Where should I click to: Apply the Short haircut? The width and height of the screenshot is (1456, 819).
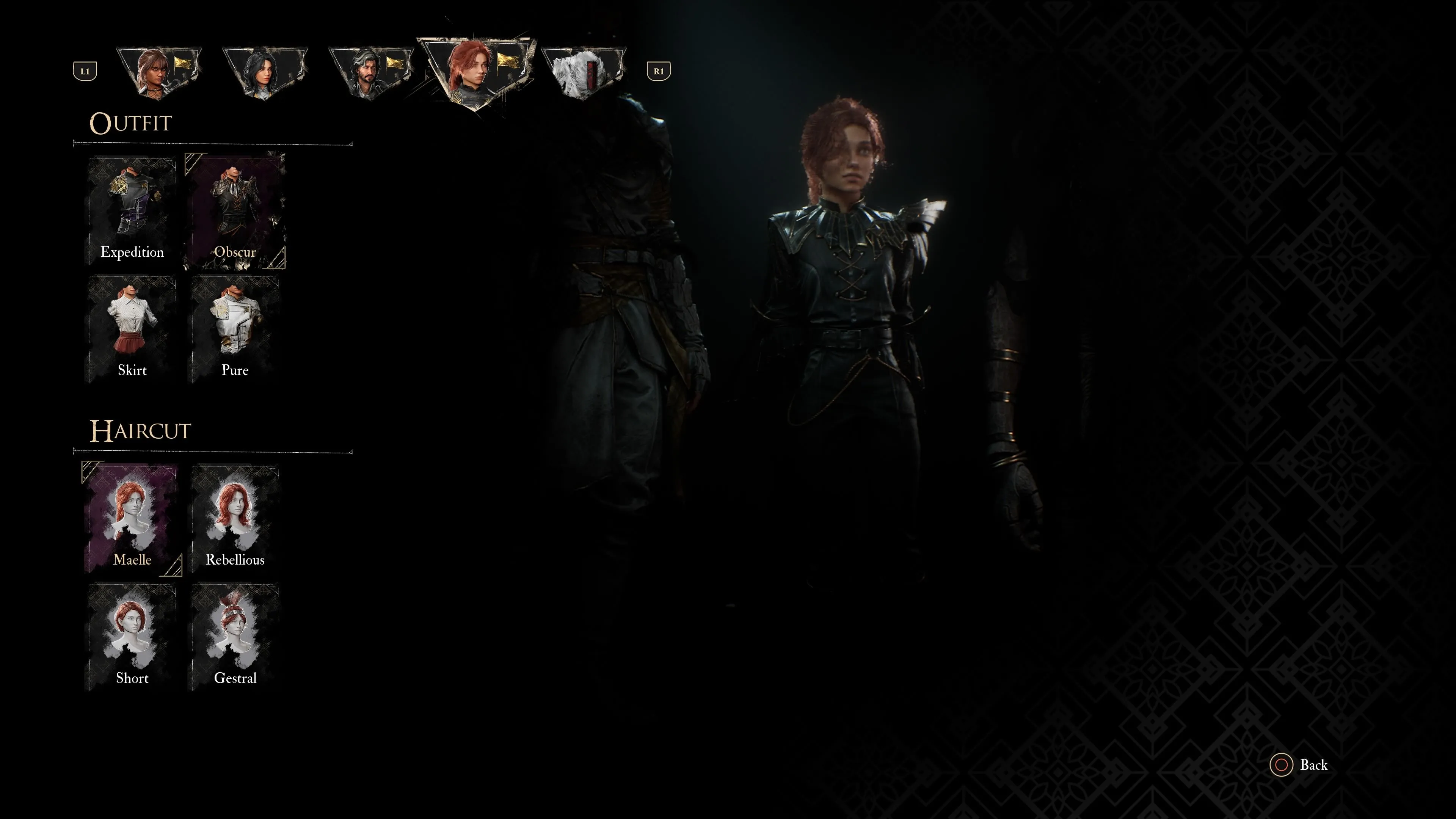(132, 637)
